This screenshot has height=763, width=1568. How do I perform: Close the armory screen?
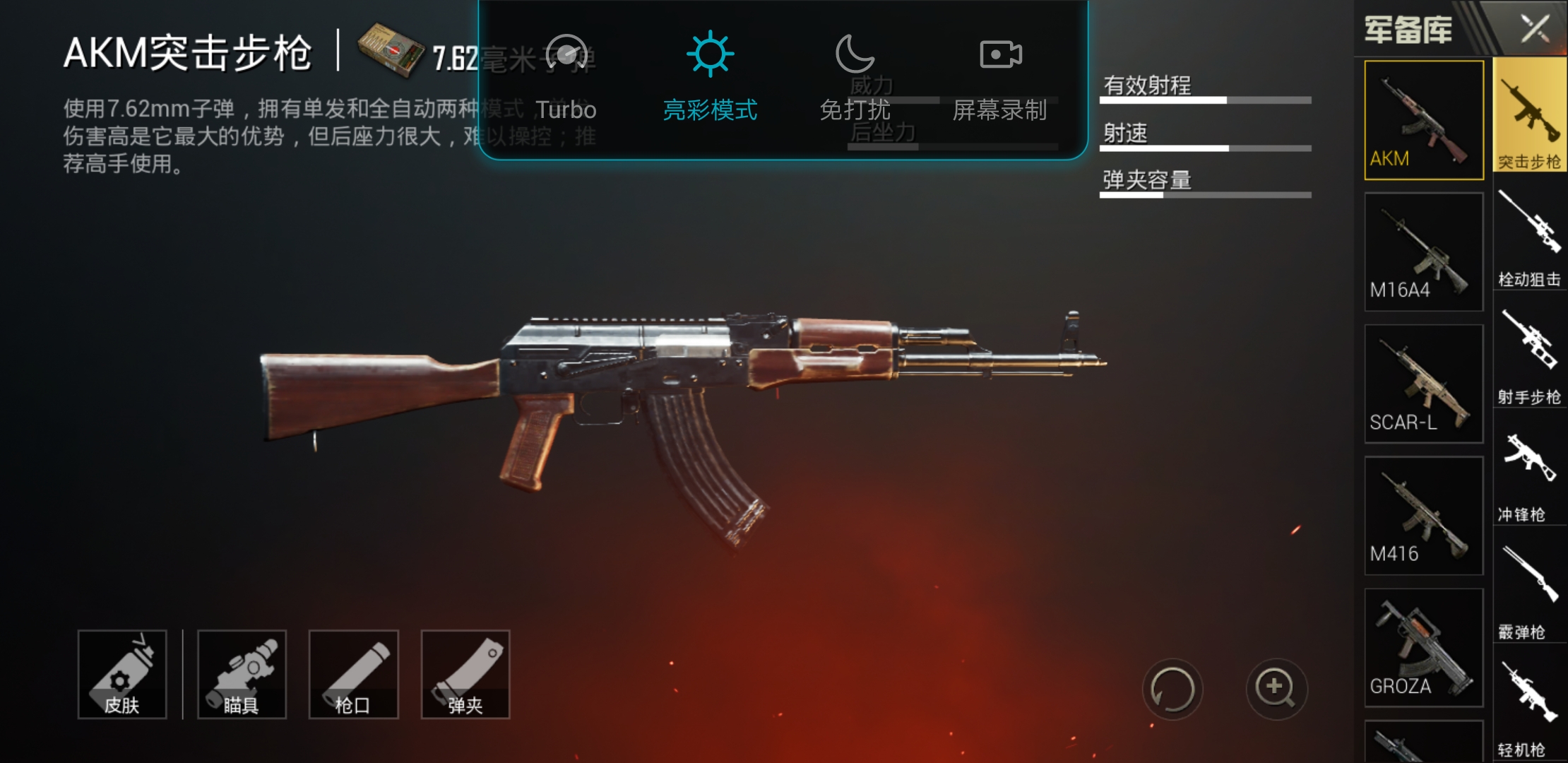point(1534,29)
